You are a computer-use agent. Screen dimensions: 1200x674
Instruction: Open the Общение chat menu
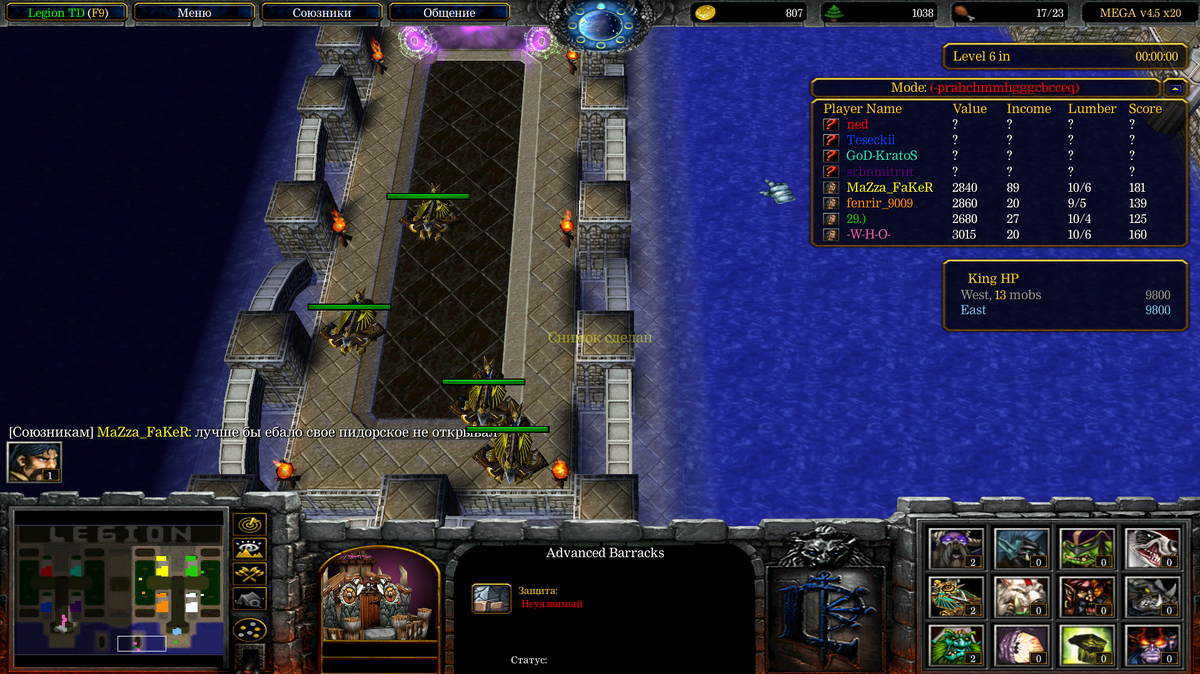449,13
